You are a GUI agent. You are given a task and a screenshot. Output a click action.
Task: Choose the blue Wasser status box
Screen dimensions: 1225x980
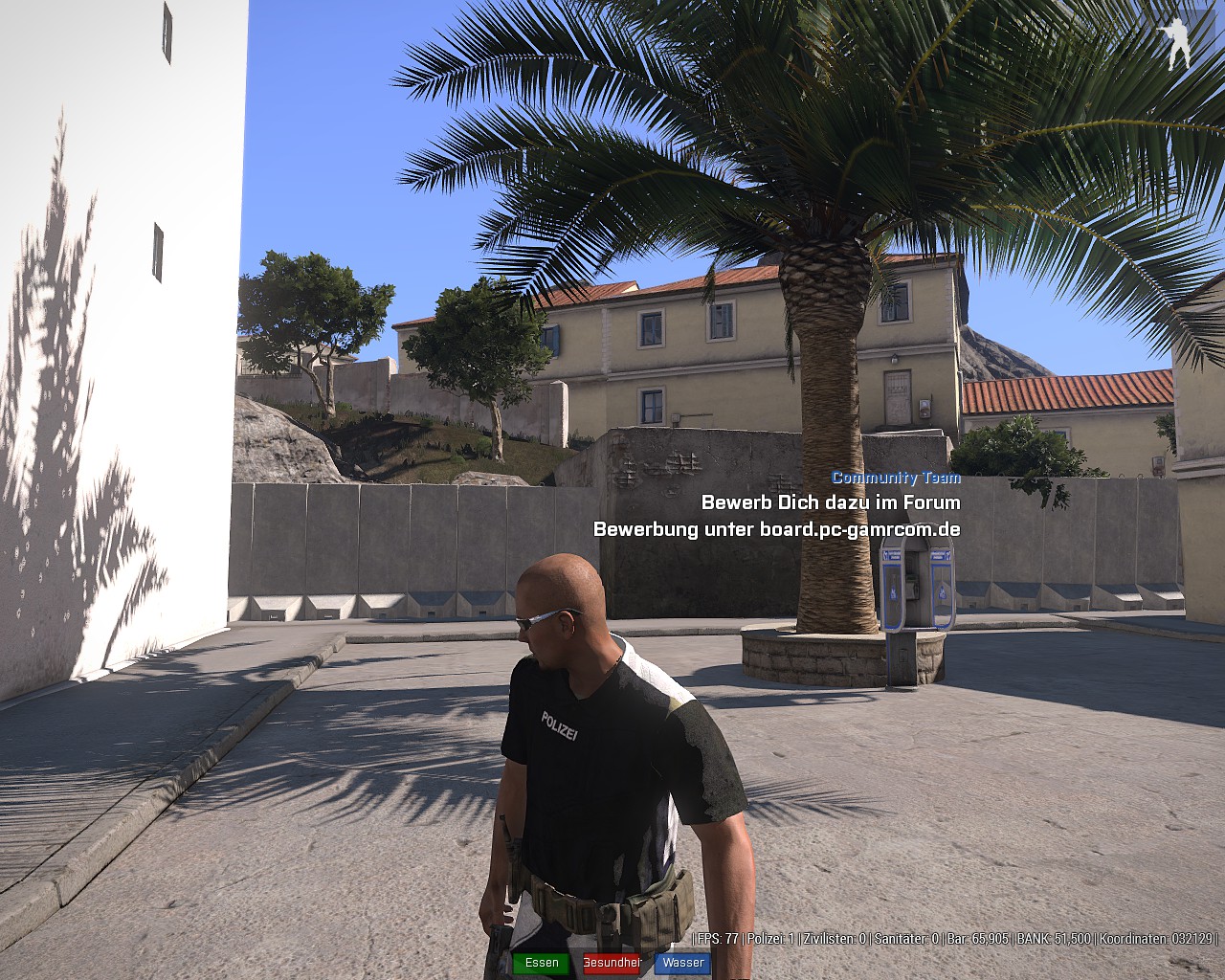682,963
